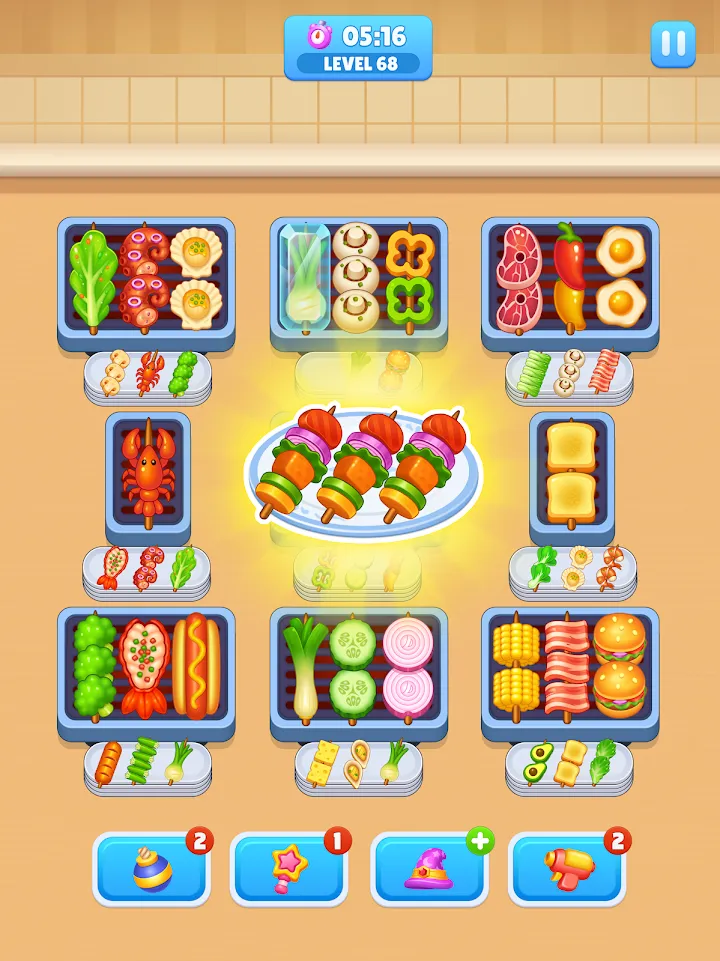The width and height of the screenshot is (720, 961).
Task: Choose the fried eggs skewer
Action: (620, 274)
